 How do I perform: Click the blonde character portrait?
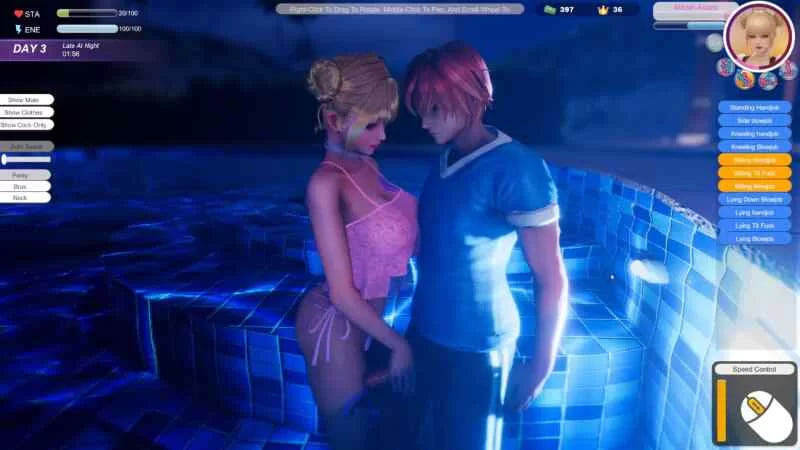click(757, 35)
